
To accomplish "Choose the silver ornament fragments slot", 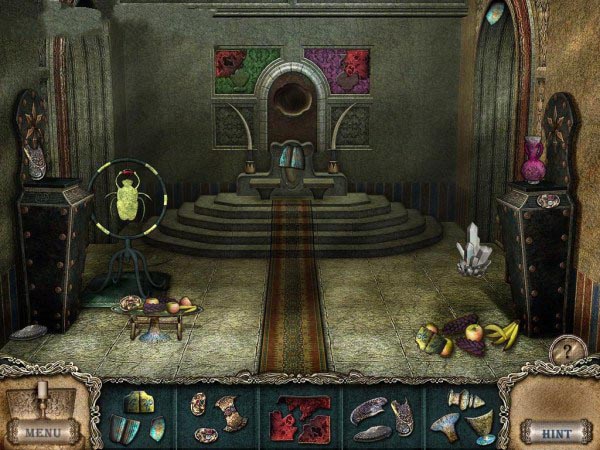I will pyautogui.click(x=218, y=417).
